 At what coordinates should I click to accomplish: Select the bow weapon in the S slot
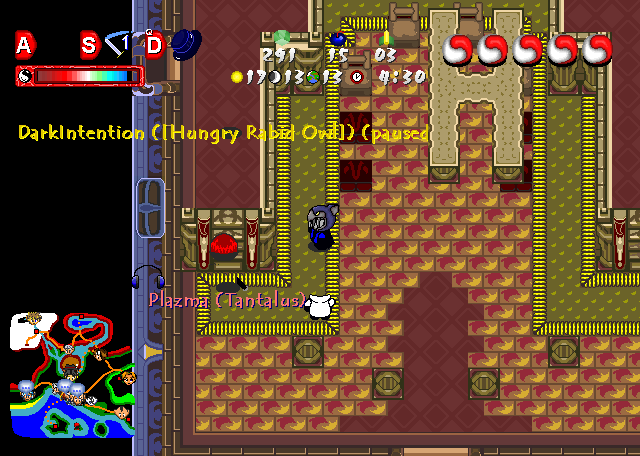tap(119, 43)
